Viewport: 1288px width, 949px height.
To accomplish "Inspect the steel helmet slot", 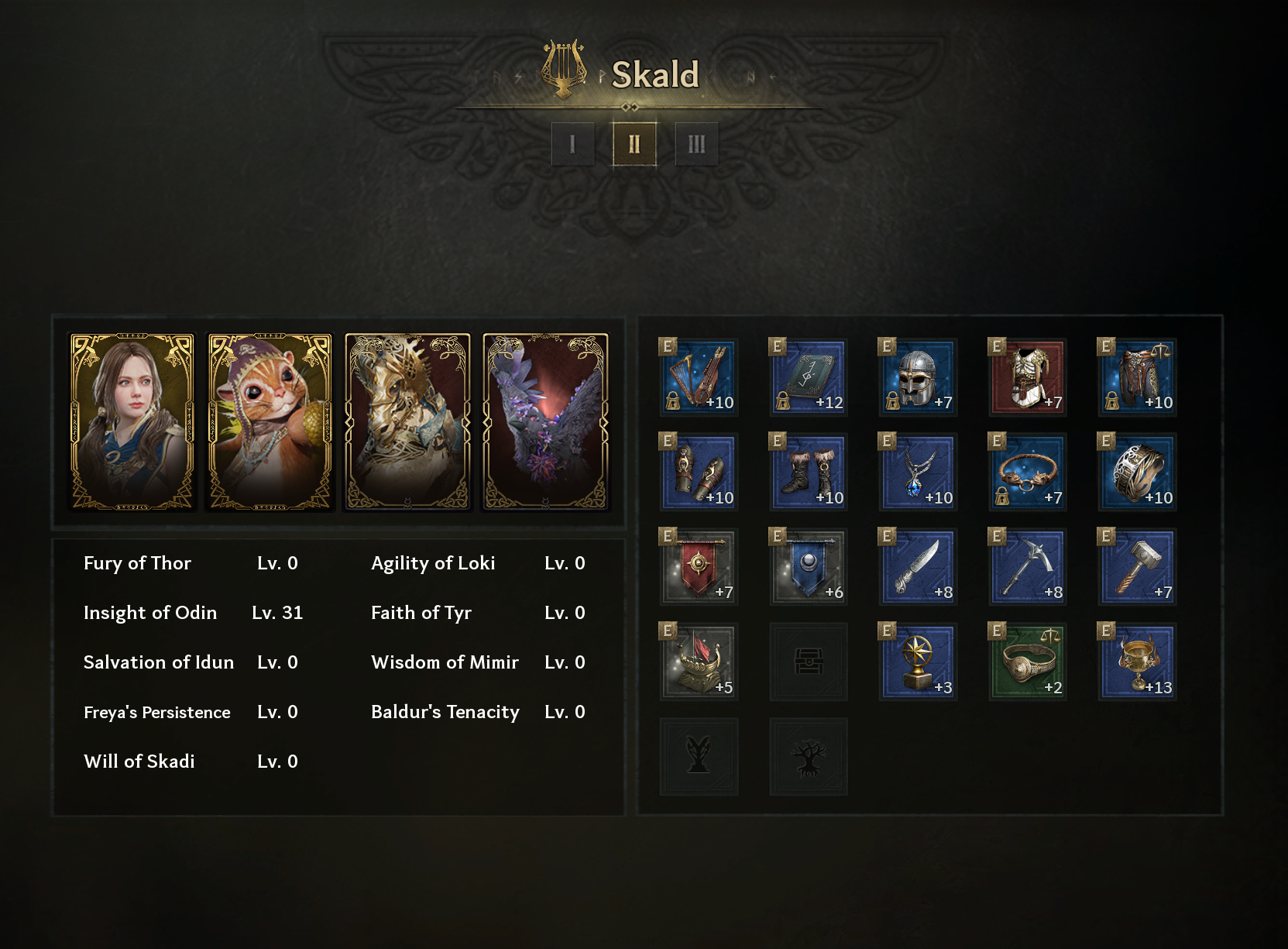I will [x=918, y=377].
